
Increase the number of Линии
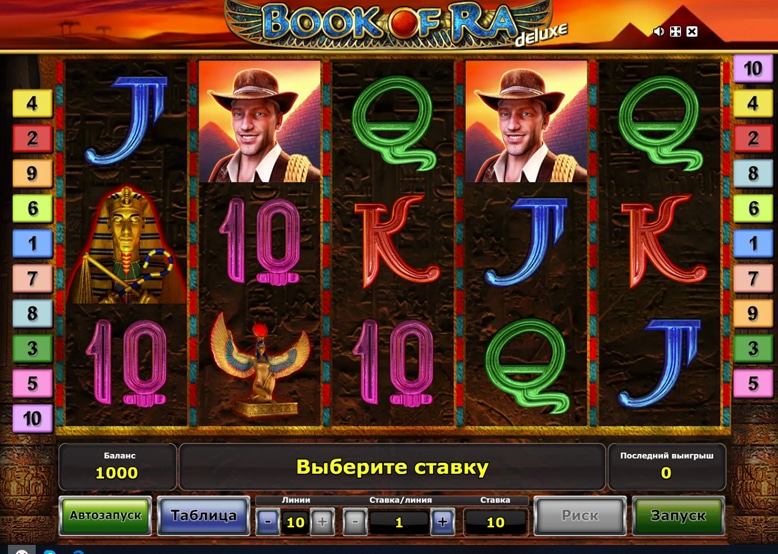[x=322, y=521]
